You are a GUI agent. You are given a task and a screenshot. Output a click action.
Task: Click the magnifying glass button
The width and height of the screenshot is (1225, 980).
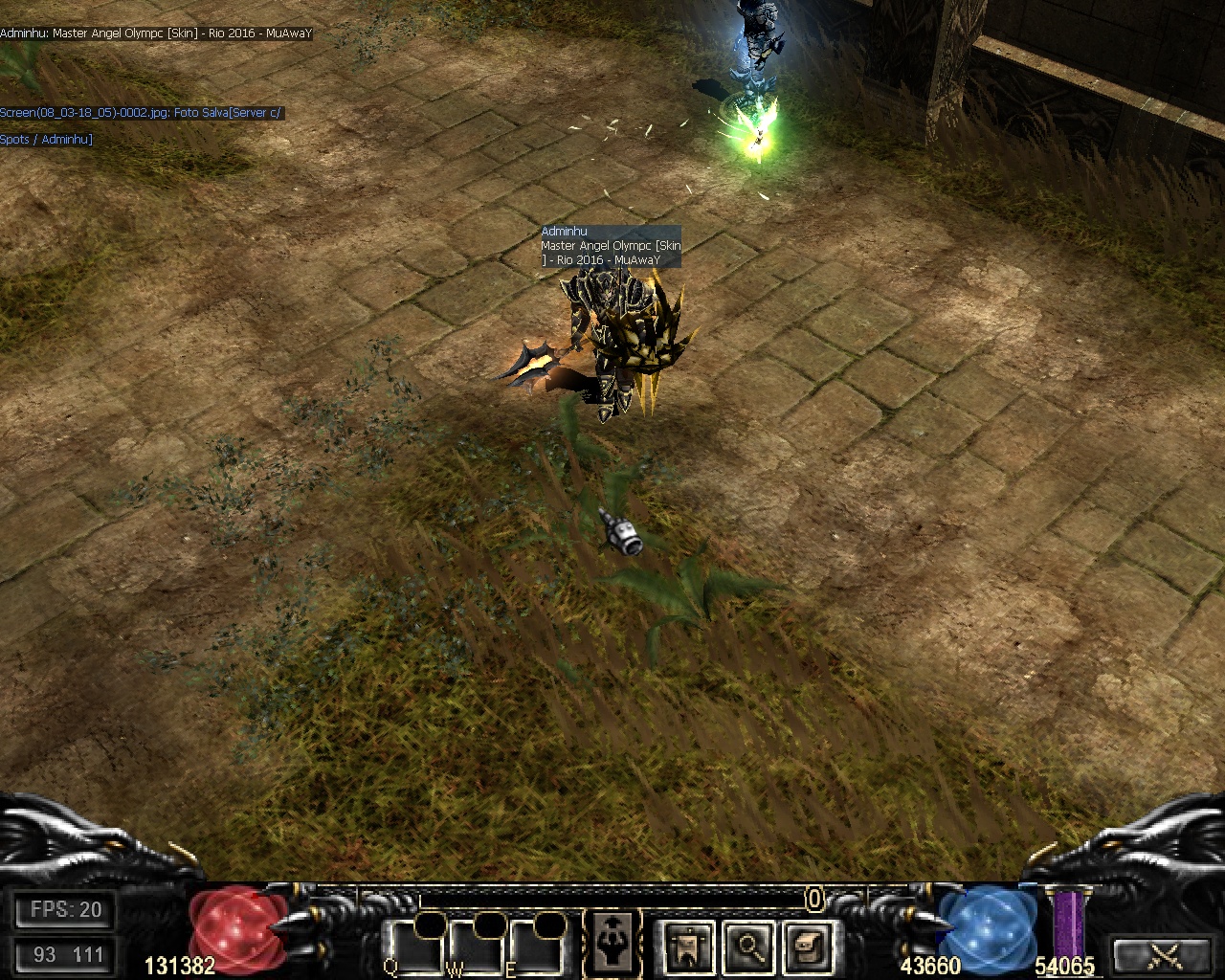pos(748,946)
